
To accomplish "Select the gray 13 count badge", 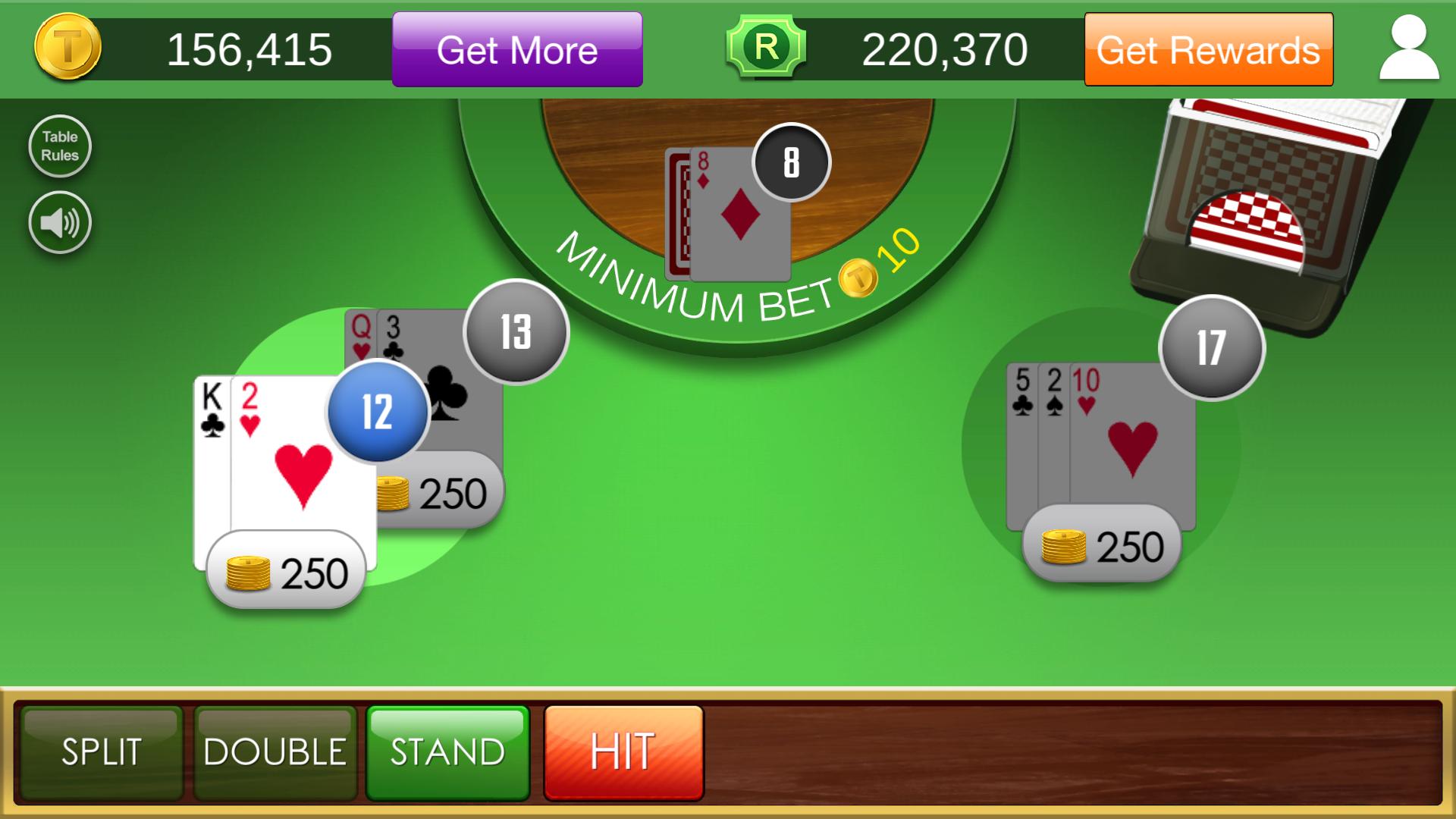I will [x=514, y=334].
